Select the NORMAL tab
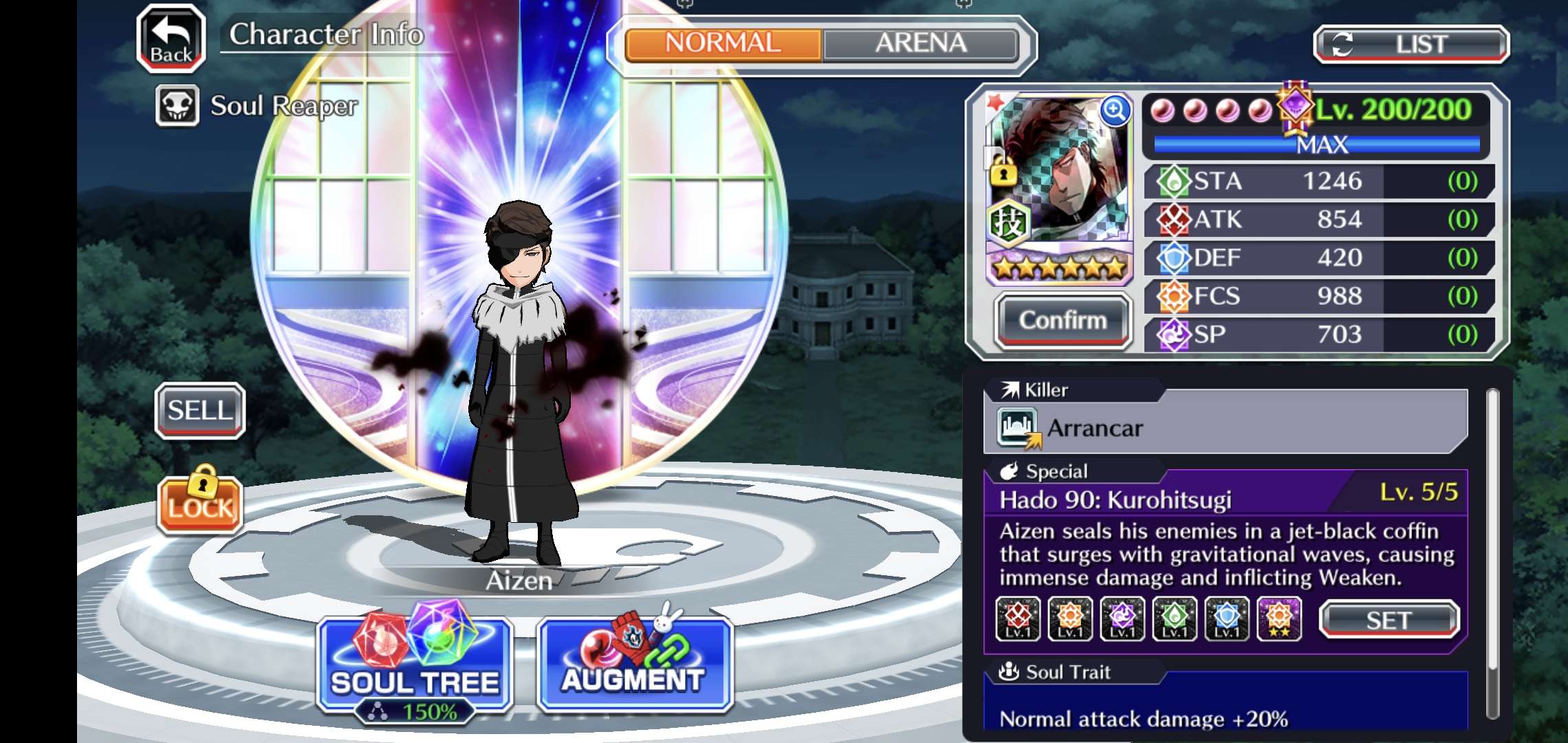The image size is (1568, 743). (723, 44)
